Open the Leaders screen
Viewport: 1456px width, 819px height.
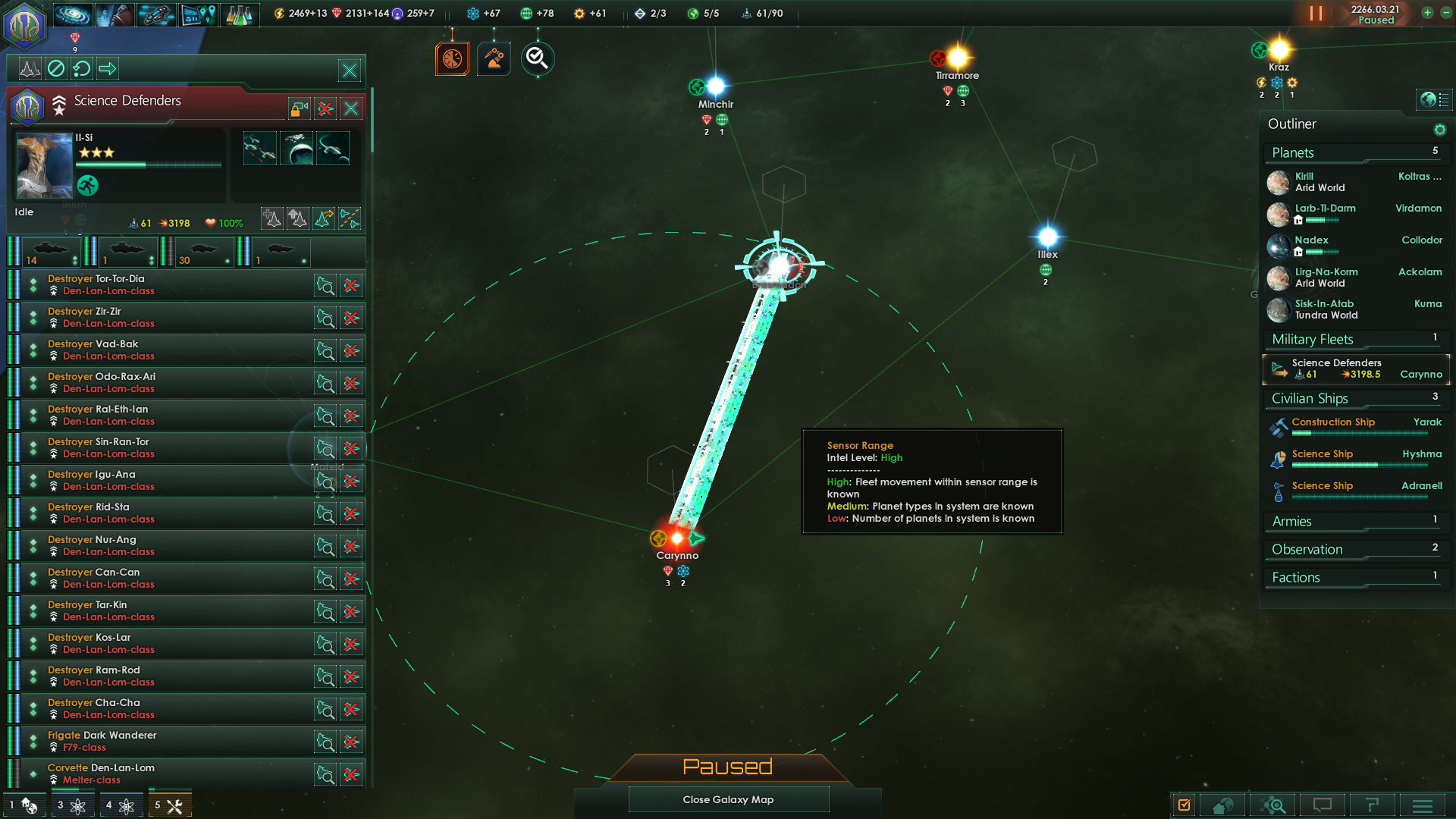[x=115, y=14]
